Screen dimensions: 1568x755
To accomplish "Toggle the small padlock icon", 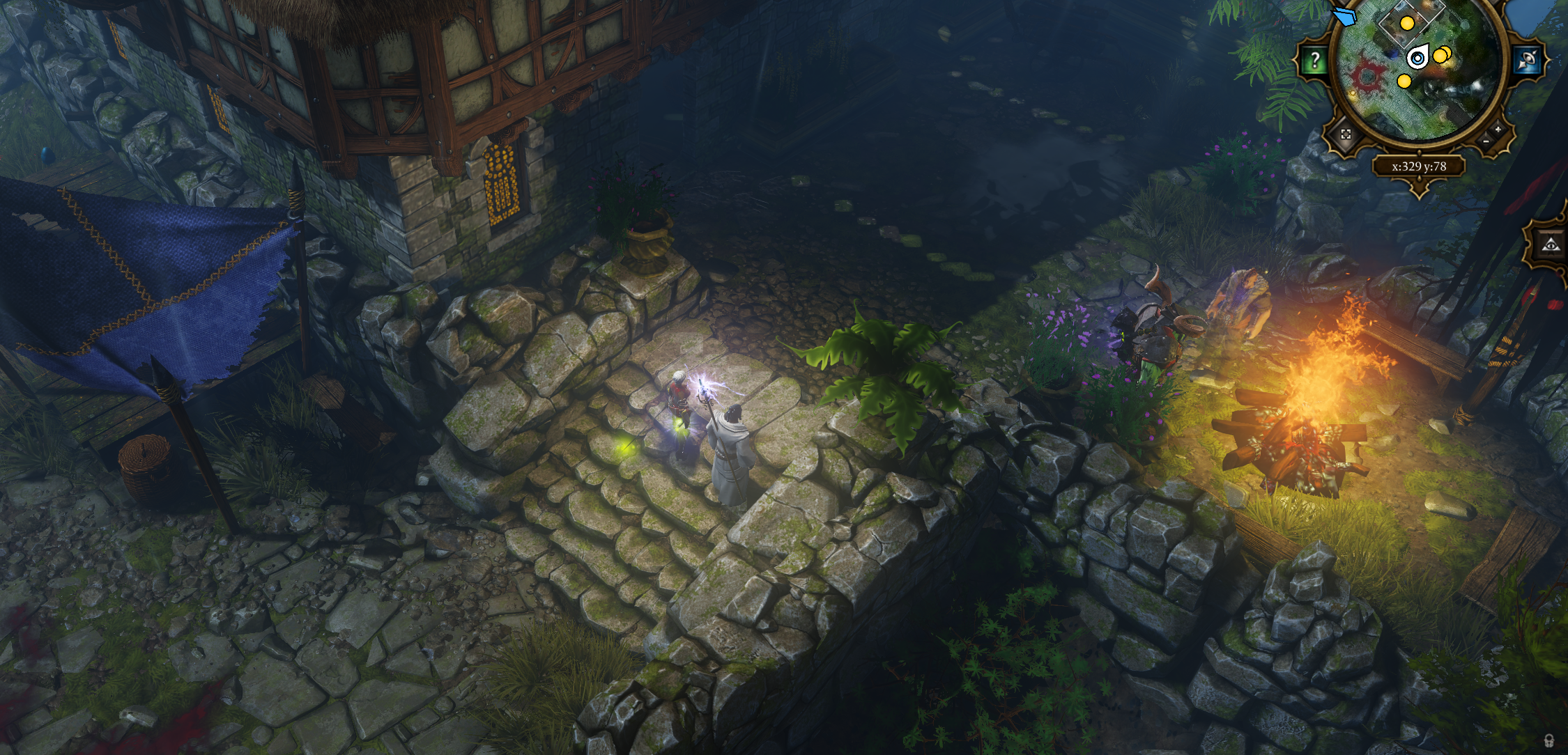I will [1557, 740].
